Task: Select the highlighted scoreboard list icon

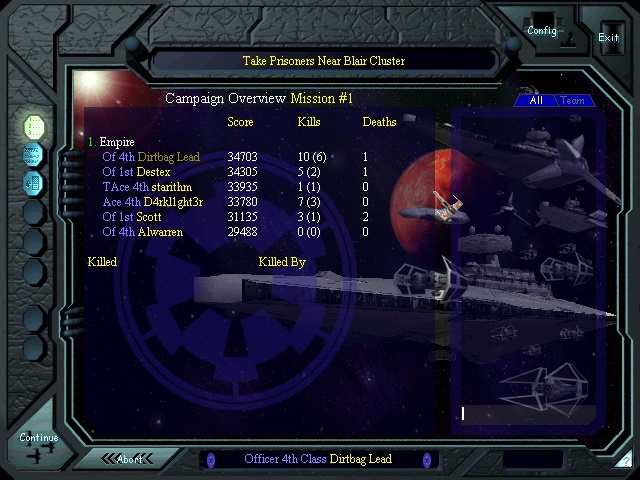Action: pyautogui.click(x=34, y=126)
